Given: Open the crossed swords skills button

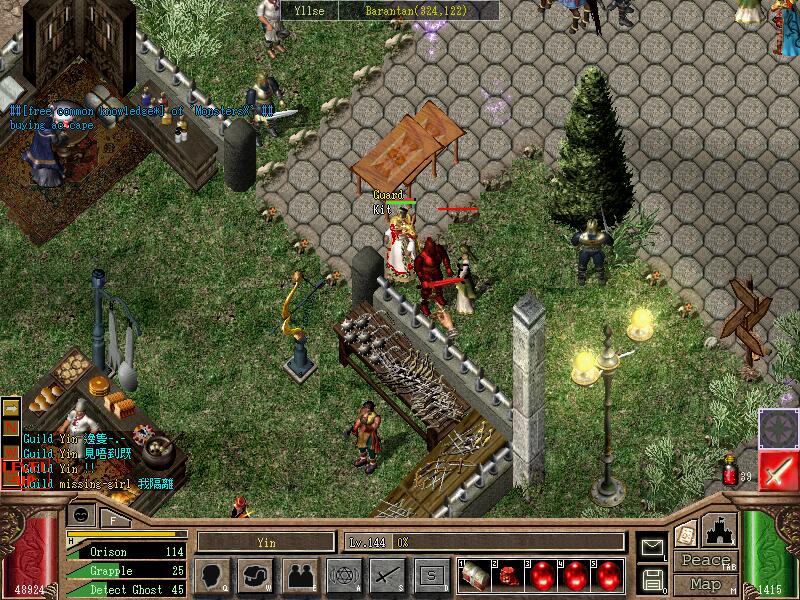Looking at the screenshot, I should [387, 574].
